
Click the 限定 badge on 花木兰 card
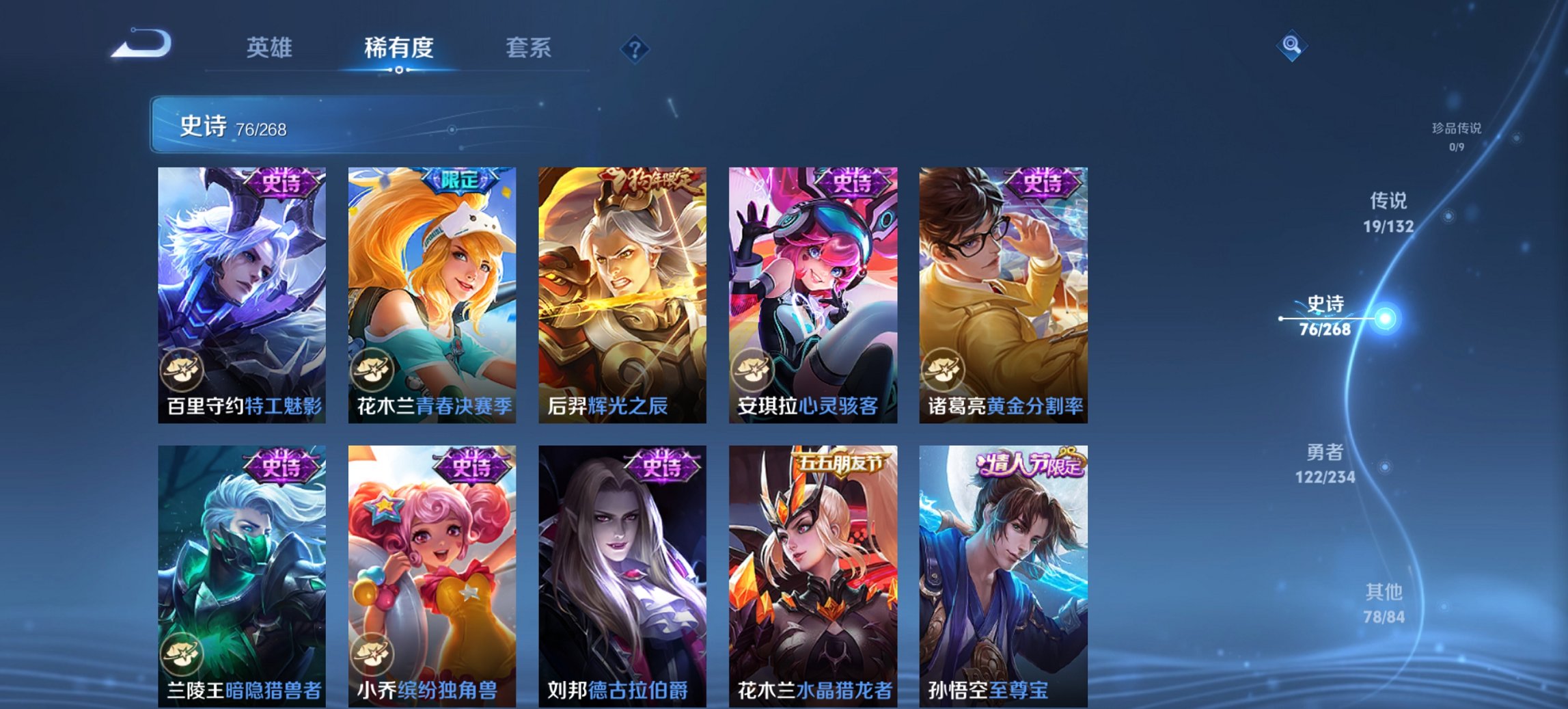(463, 179)
